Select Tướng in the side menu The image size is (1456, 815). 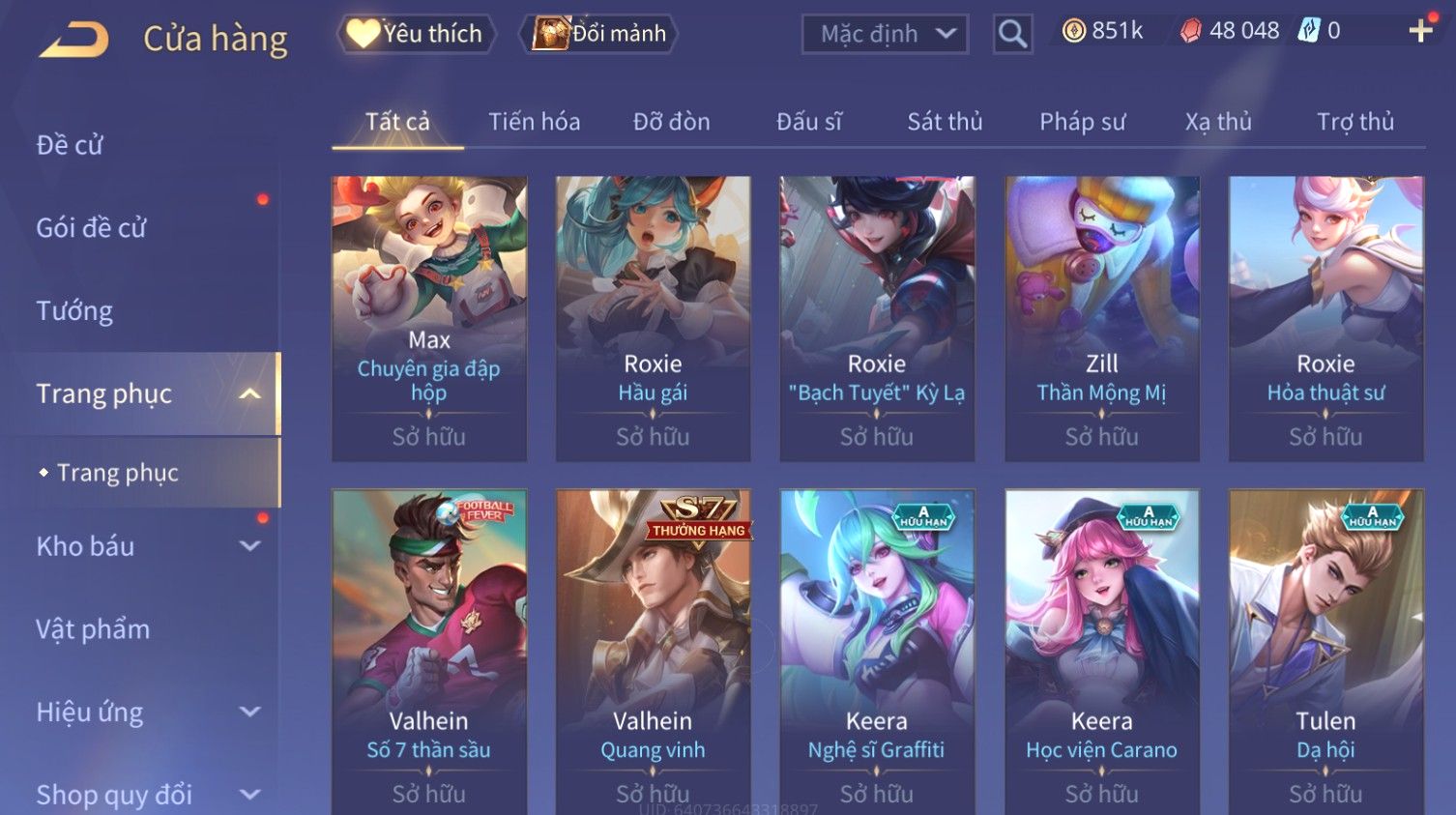tap(74, 311)
